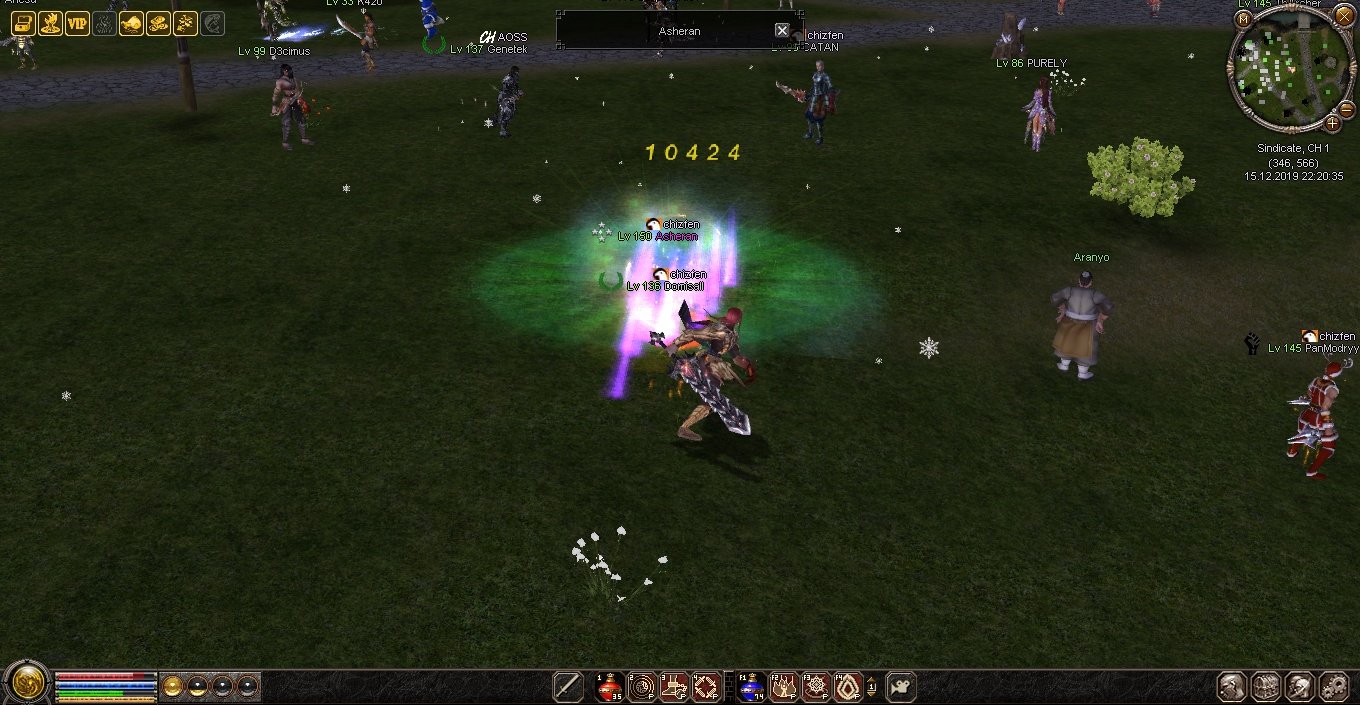This screenshot has width=1360, height=705.
Task: Use the blue potion in slot F1
Action: point(751,687)
